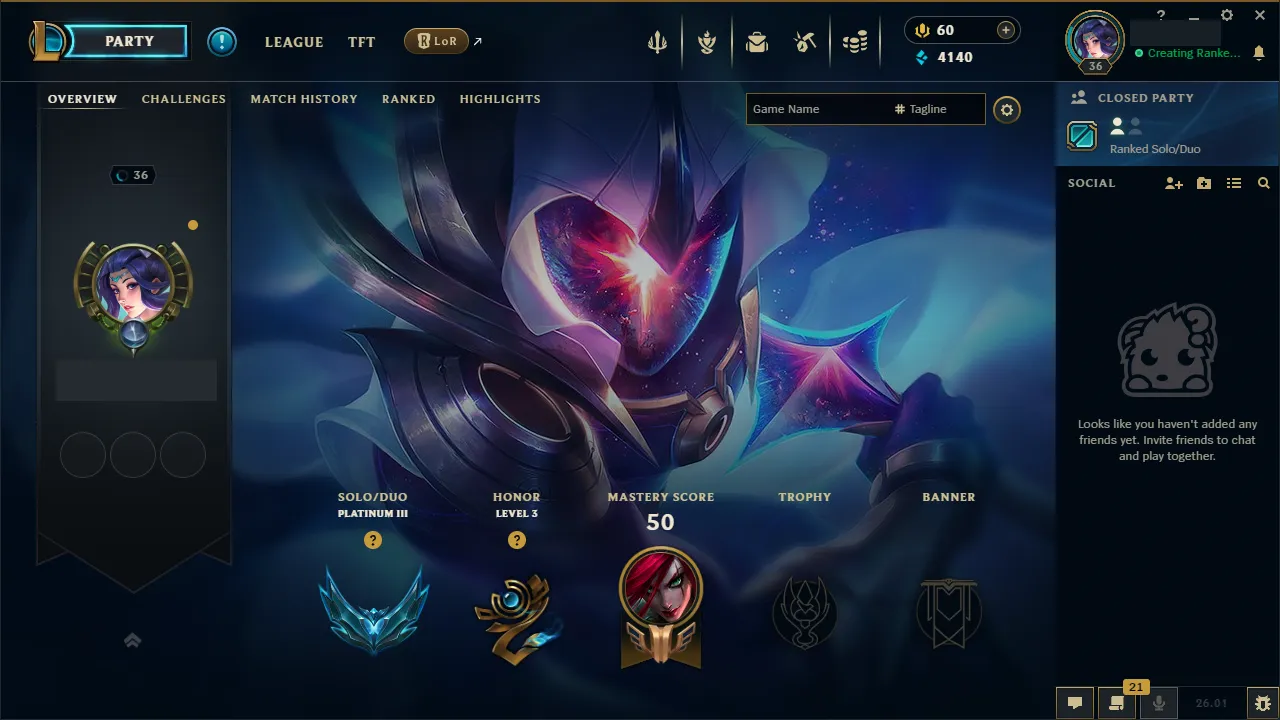Open the Loot backpack icon
The width and height of the screenshot is (1280, 720).
coord(757,41)
